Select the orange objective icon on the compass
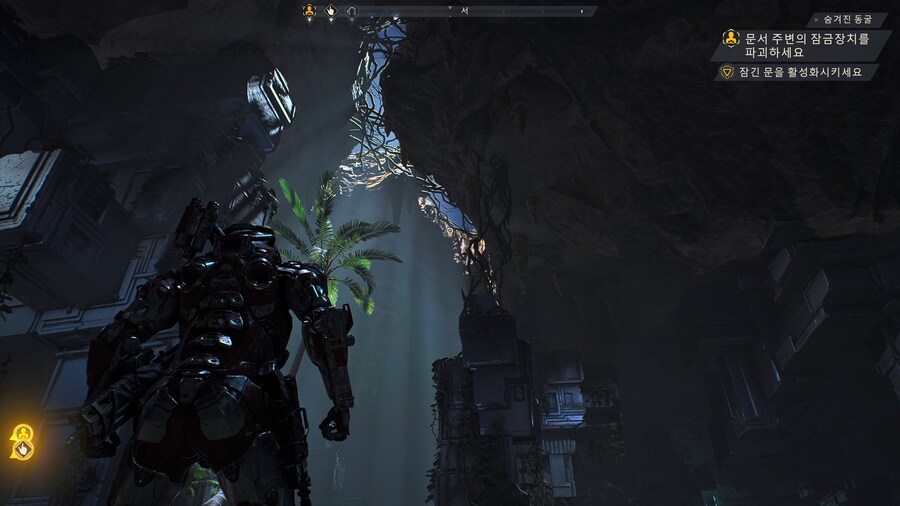The image size is (900, 506). (309, 11)
